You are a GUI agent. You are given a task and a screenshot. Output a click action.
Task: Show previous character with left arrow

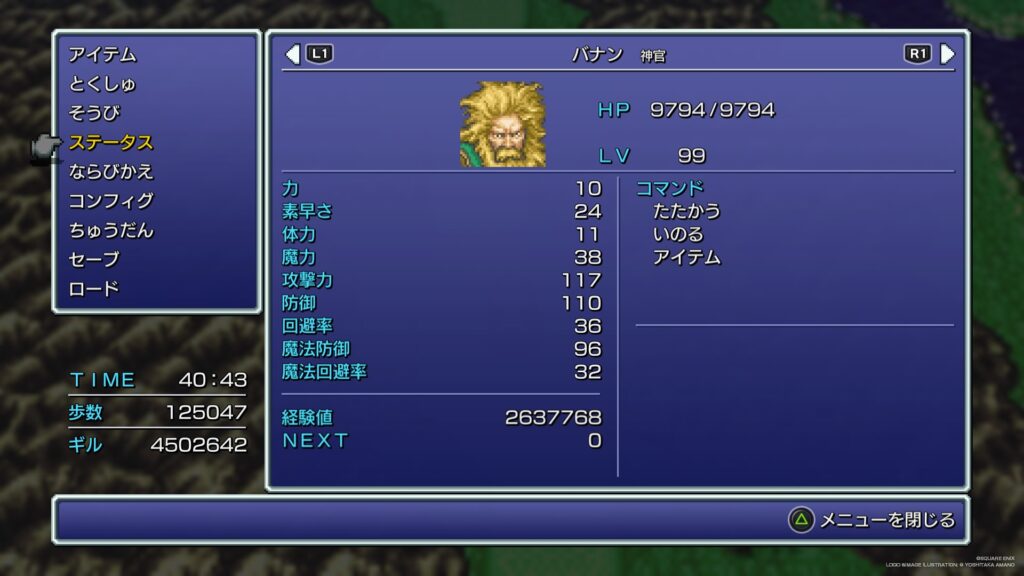[x=293, y=54]
